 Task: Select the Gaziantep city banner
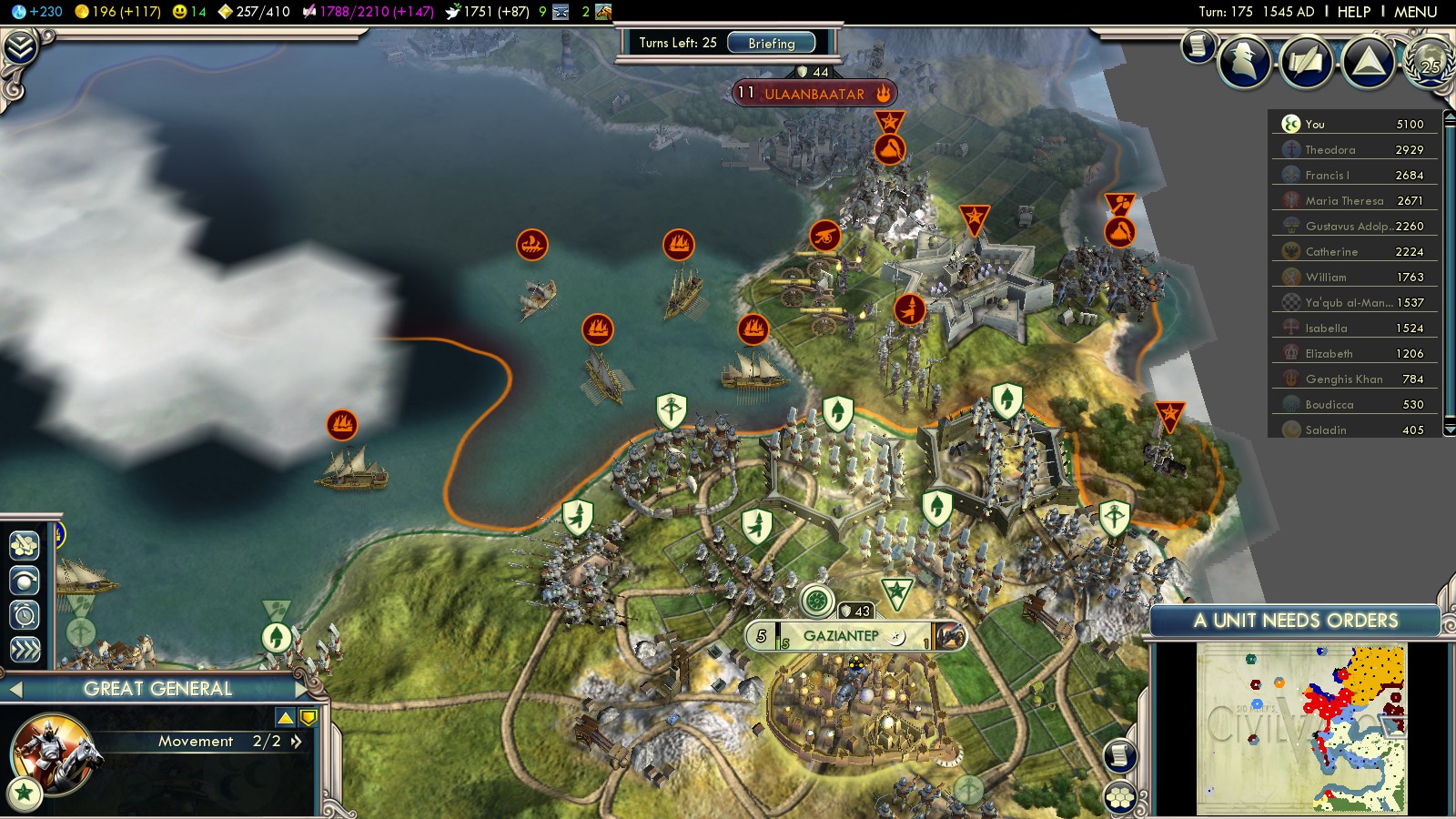click(x=842, y=636)
